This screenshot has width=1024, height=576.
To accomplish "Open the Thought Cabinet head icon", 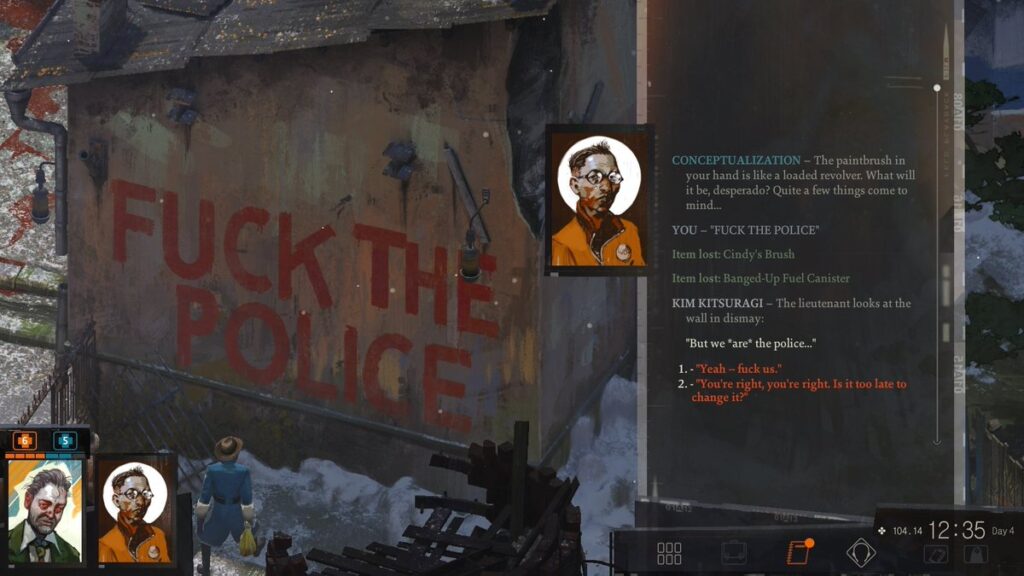I will pos(860,553).
